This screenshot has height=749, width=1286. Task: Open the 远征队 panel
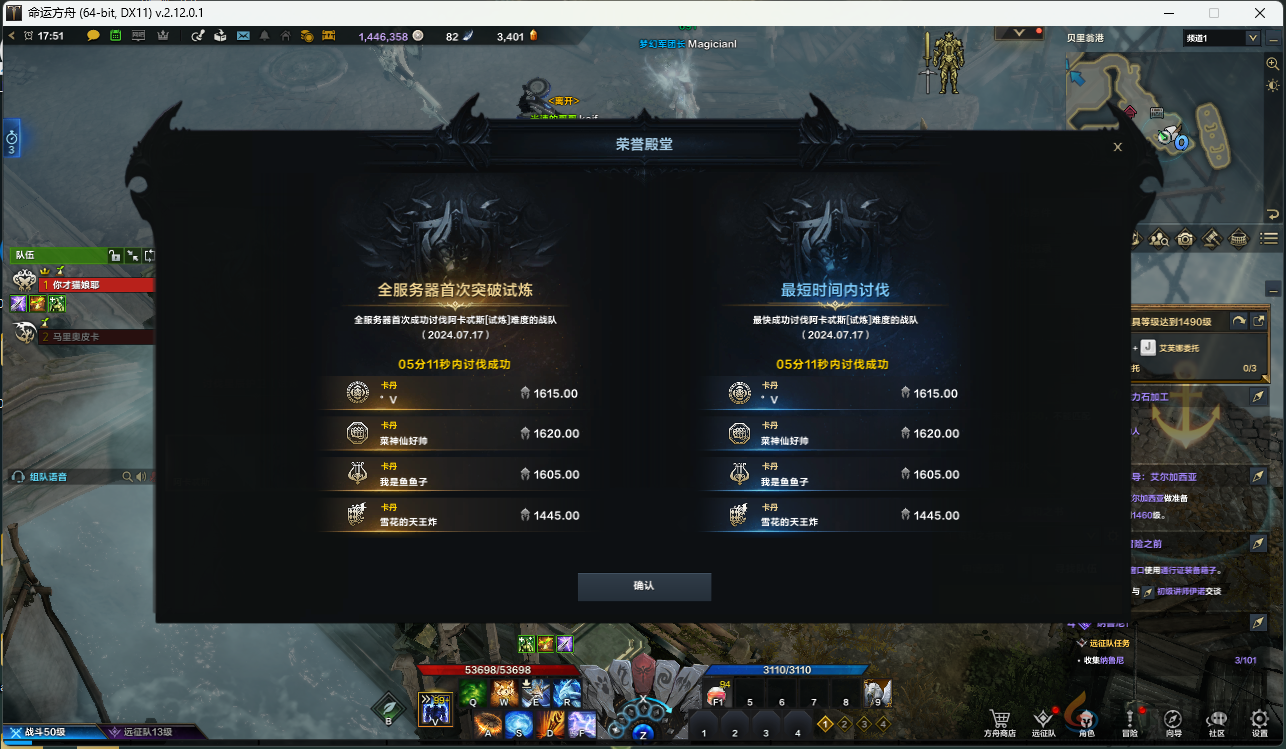(x=1043, y=717)
